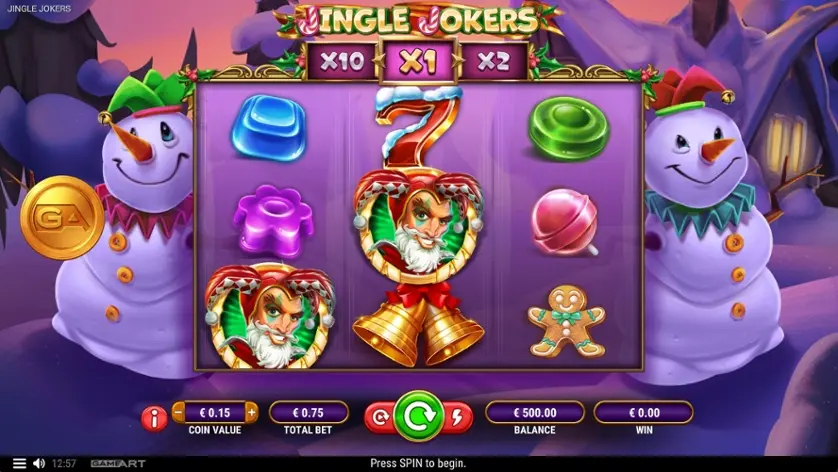Spin the reels with the green button
The image size is (838, 472).
418,416
